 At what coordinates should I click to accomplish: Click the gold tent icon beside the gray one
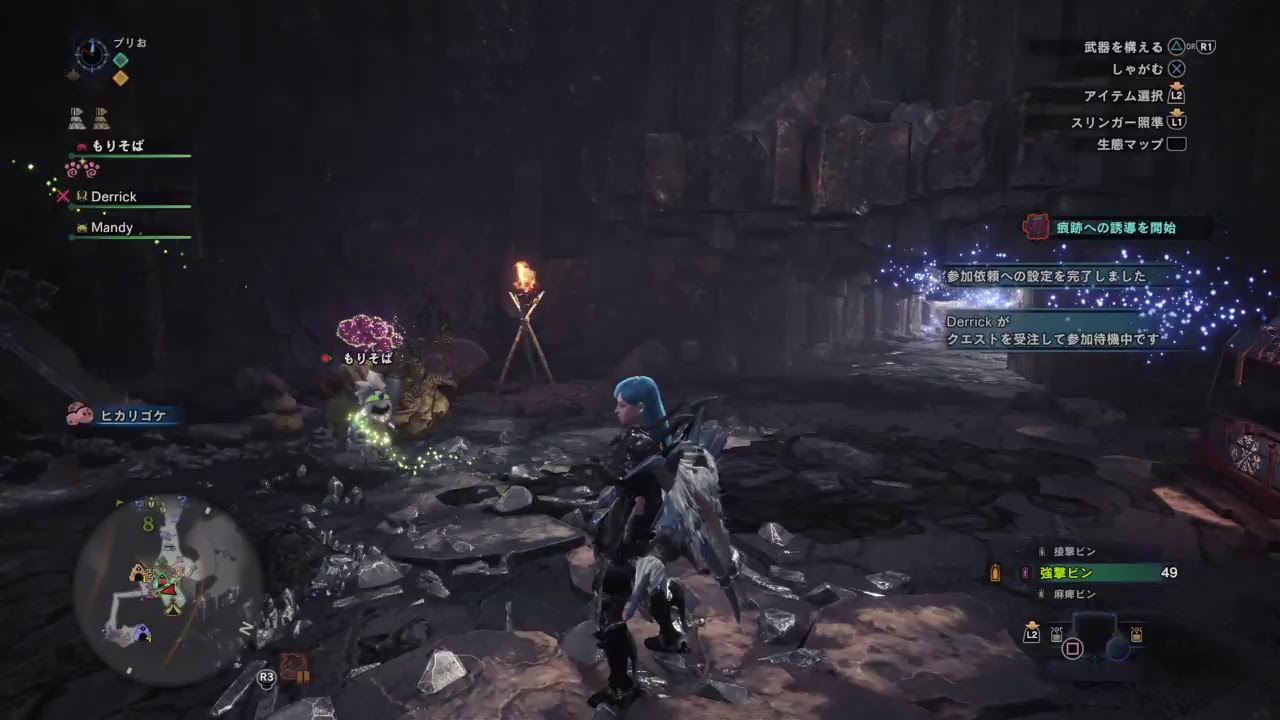point(100,118)
